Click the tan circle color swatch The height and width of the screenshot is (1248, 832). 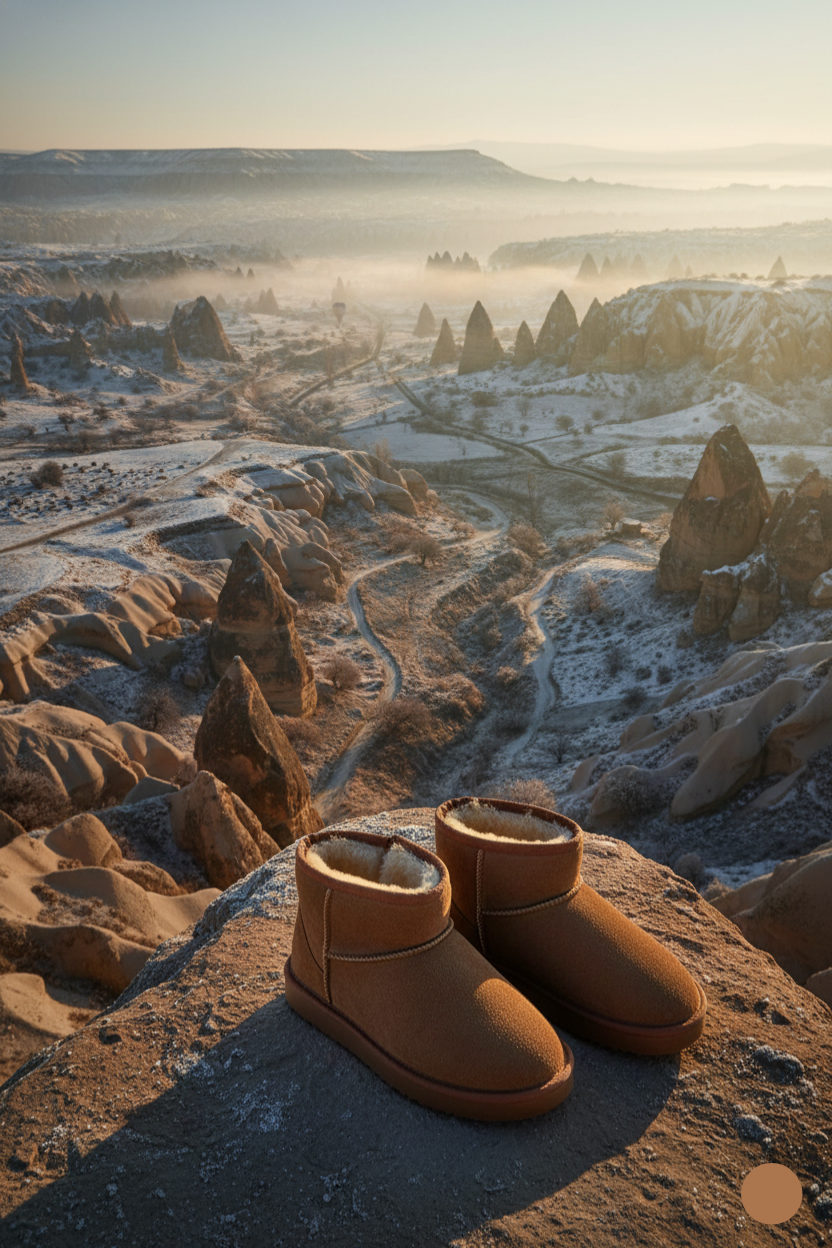click(x=771, y=1193)
